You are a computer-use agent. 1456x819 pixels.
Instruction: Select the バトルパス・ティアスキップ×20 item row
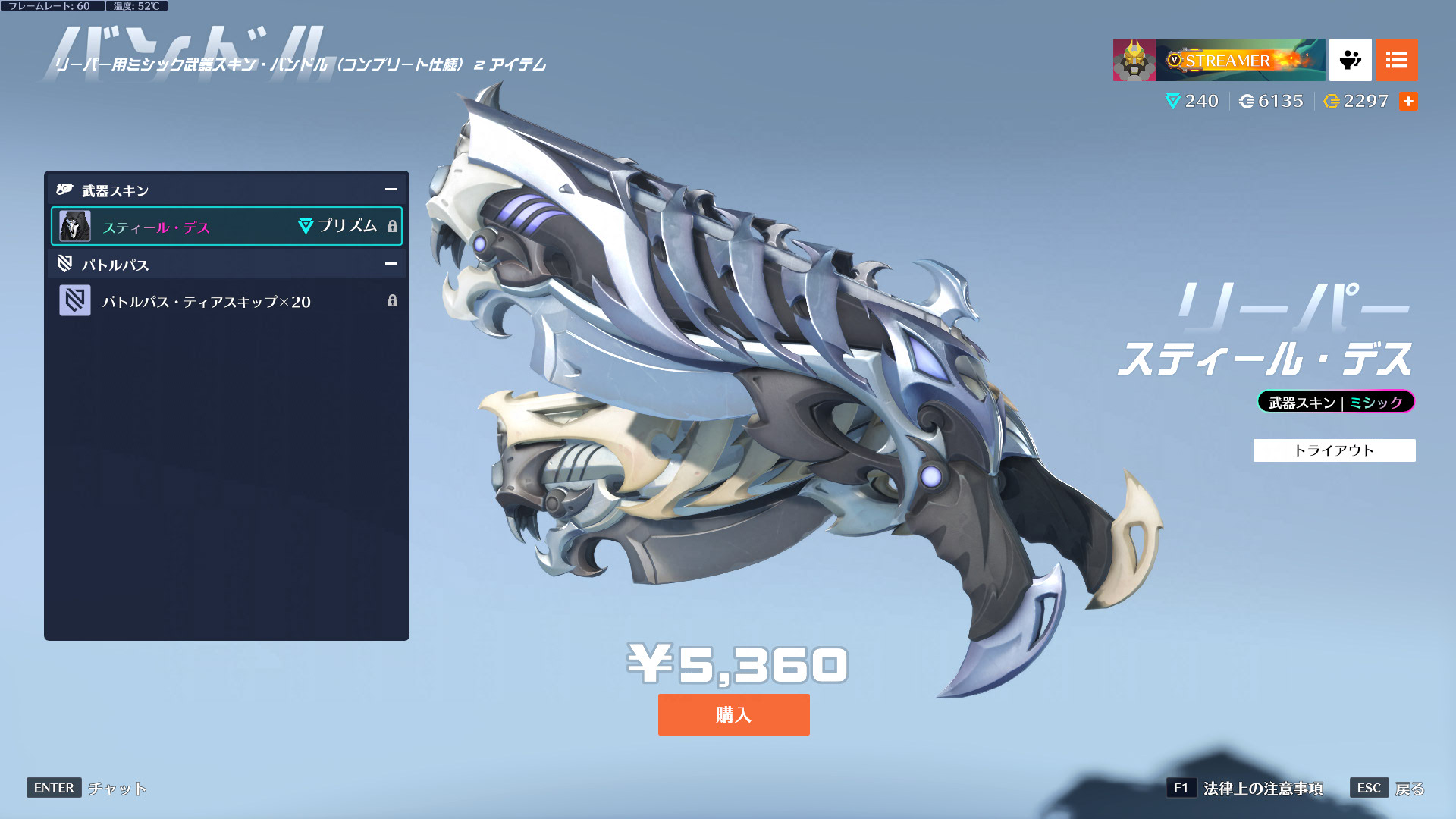click(x=226, y=302)
